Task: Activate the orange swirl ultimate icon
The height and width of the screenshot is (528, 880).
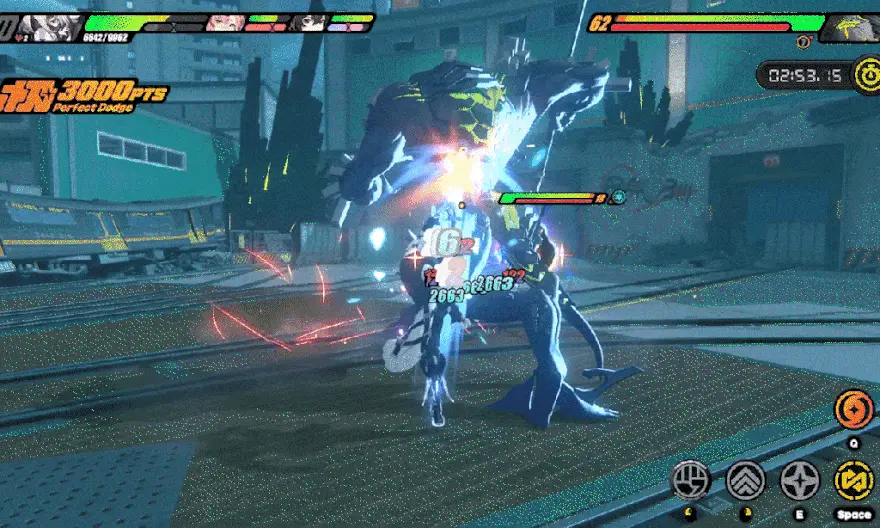Action: pyautogui.click(x=853, y=411)
